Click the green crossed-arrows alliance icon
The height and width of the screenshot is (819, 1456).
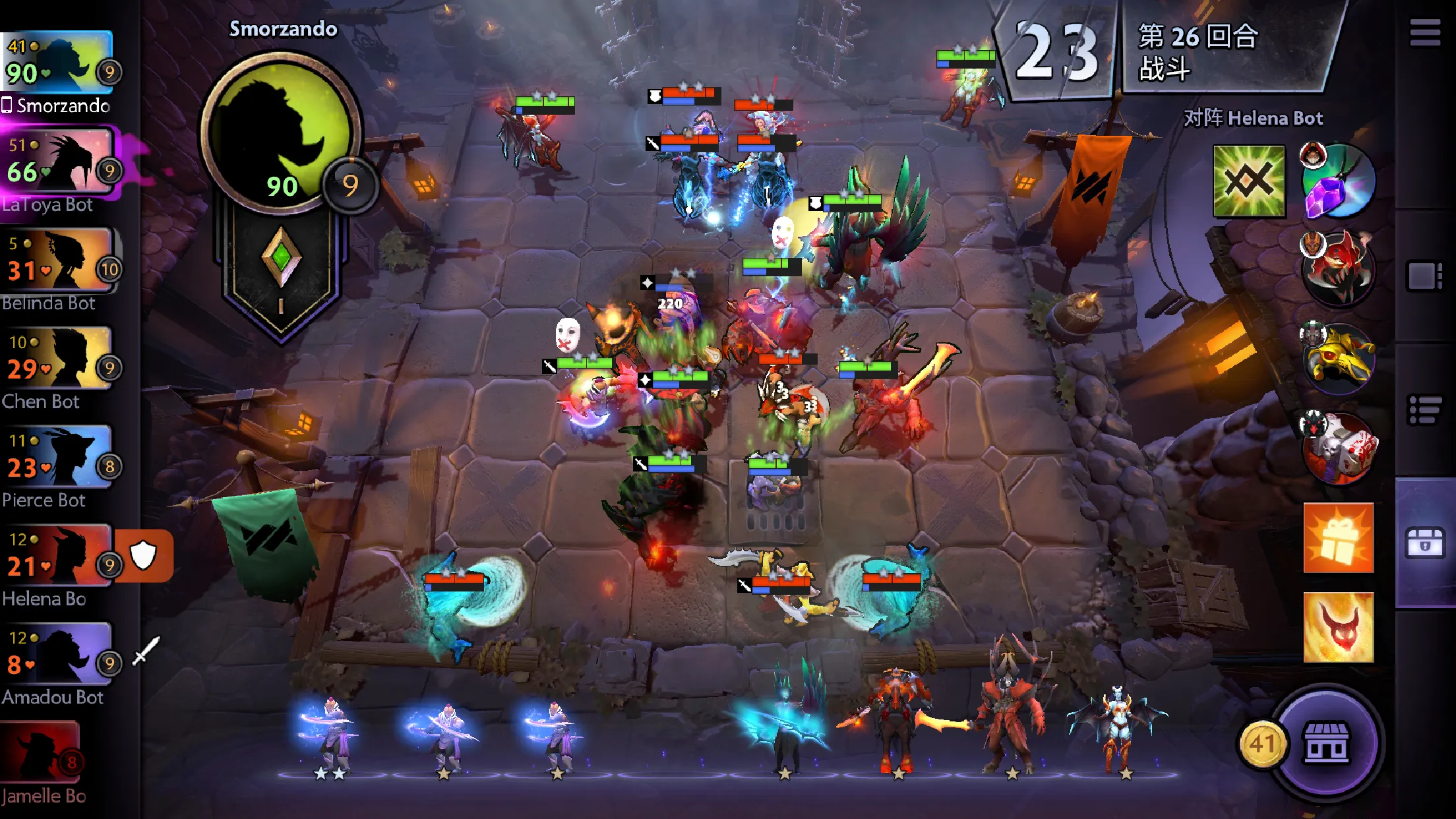coord(1249,181)
